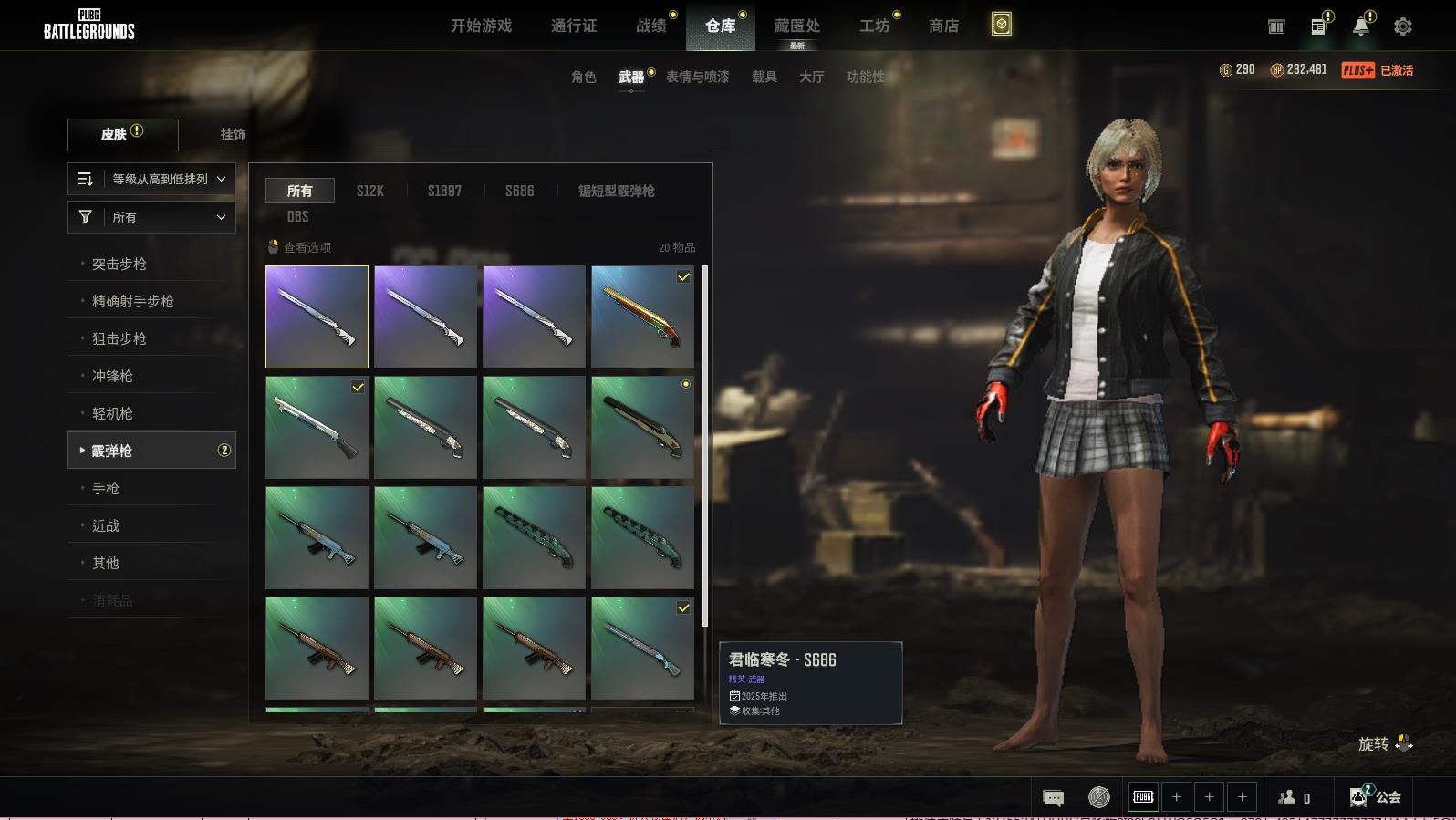
Task: Open the settings gear icon
Action: 1403,26
